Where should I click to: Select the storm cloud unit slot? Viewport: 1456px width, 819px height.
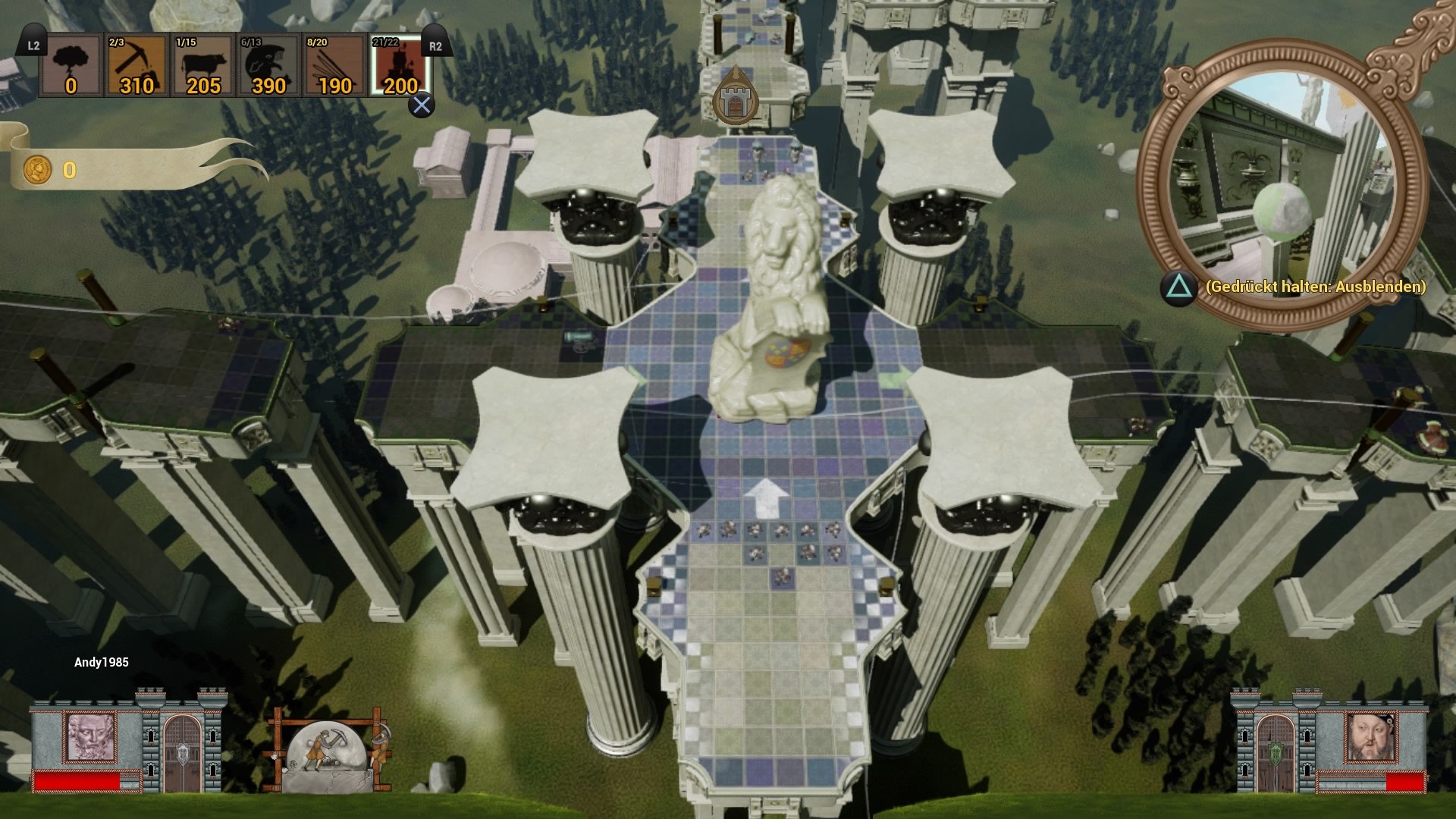pos(71,66)
